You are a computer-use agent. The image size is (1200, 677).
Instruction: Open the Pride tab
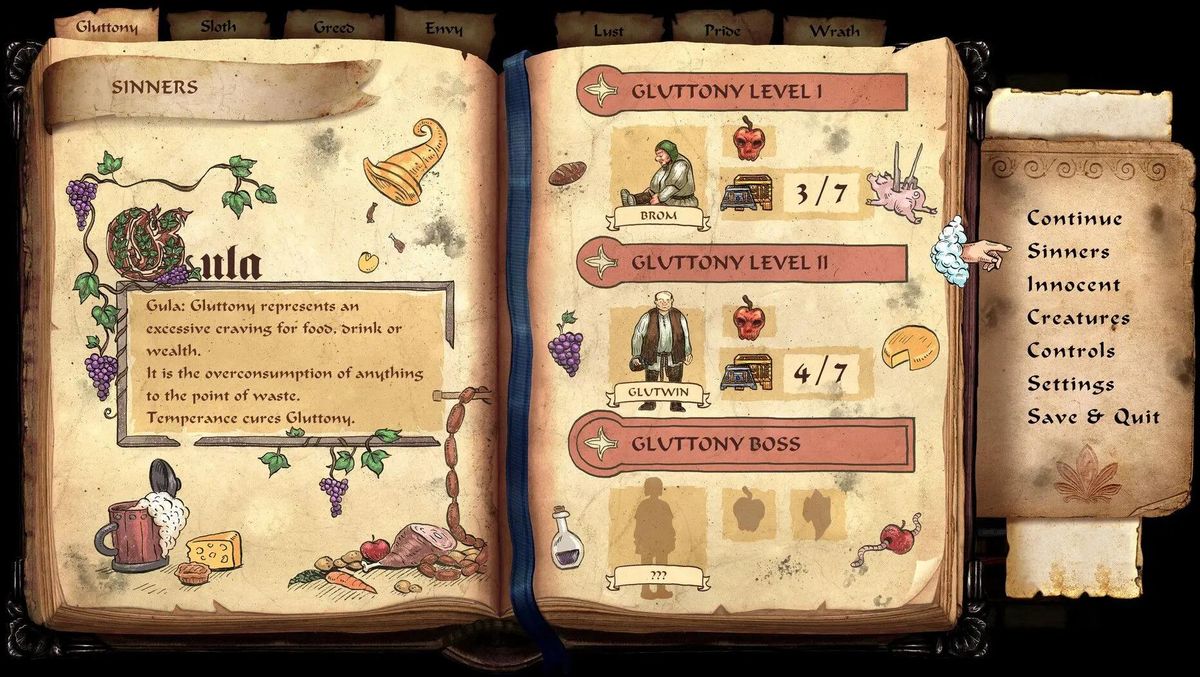click(x=722, y=30)
